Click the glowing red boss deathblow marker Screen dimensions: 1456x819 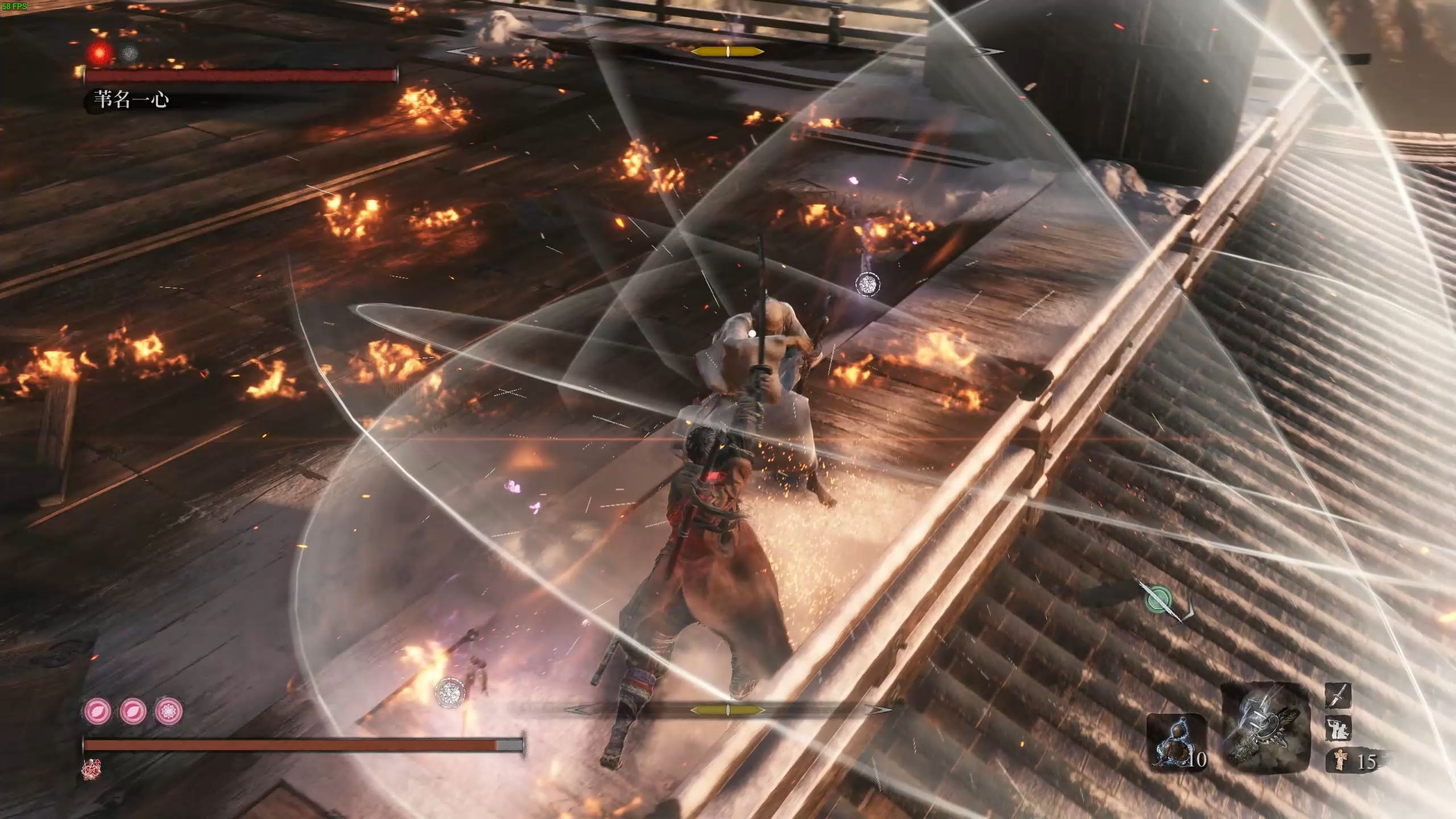(101, 53)
